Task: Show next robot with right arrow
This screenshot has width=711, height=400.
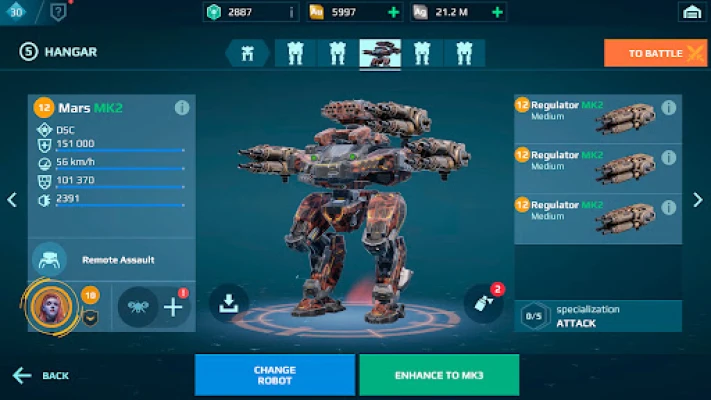Action: click(x=697, y=200)
